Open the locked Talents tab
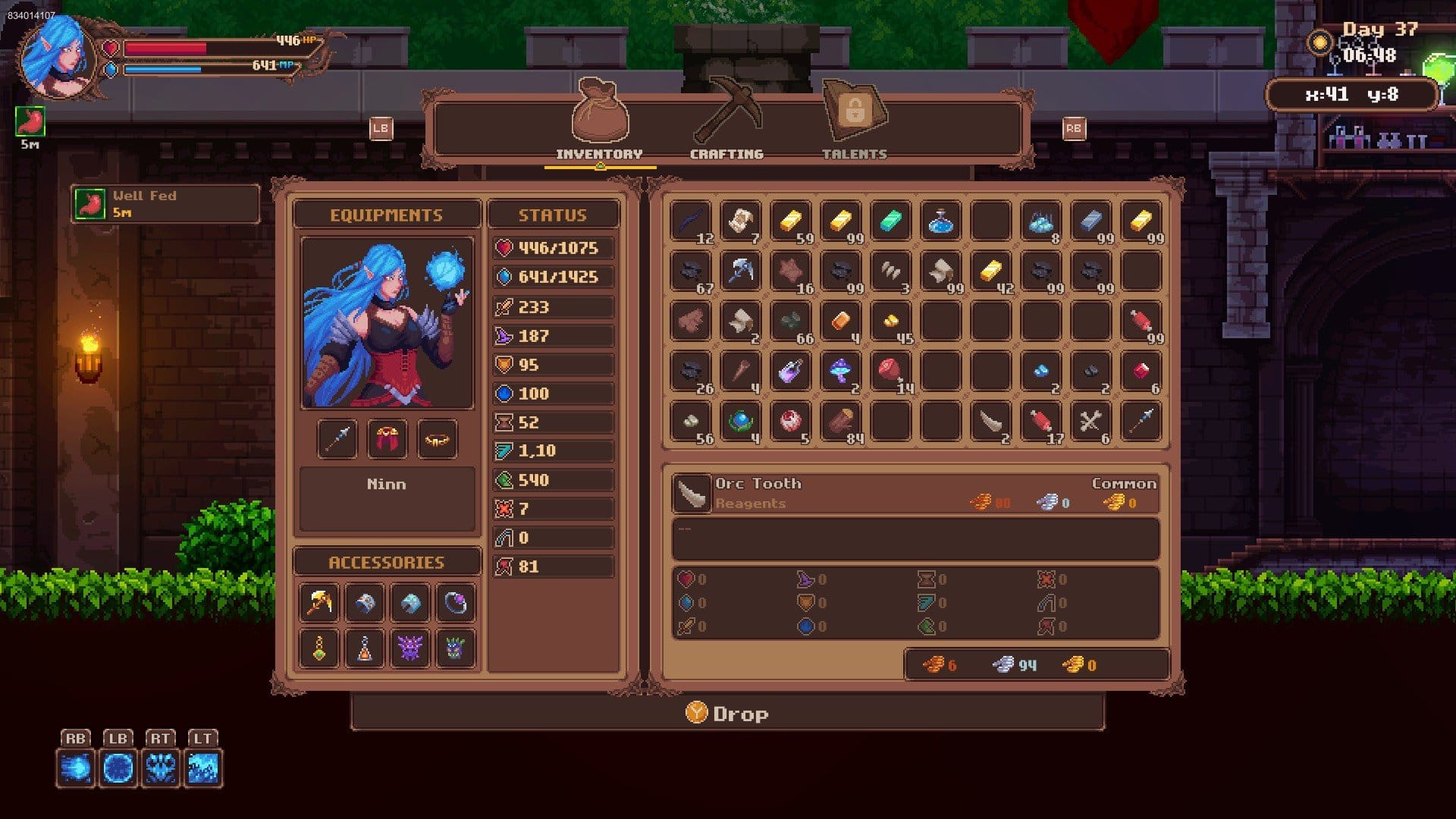This screenshot has height=819, width=1456. point(855,121)
